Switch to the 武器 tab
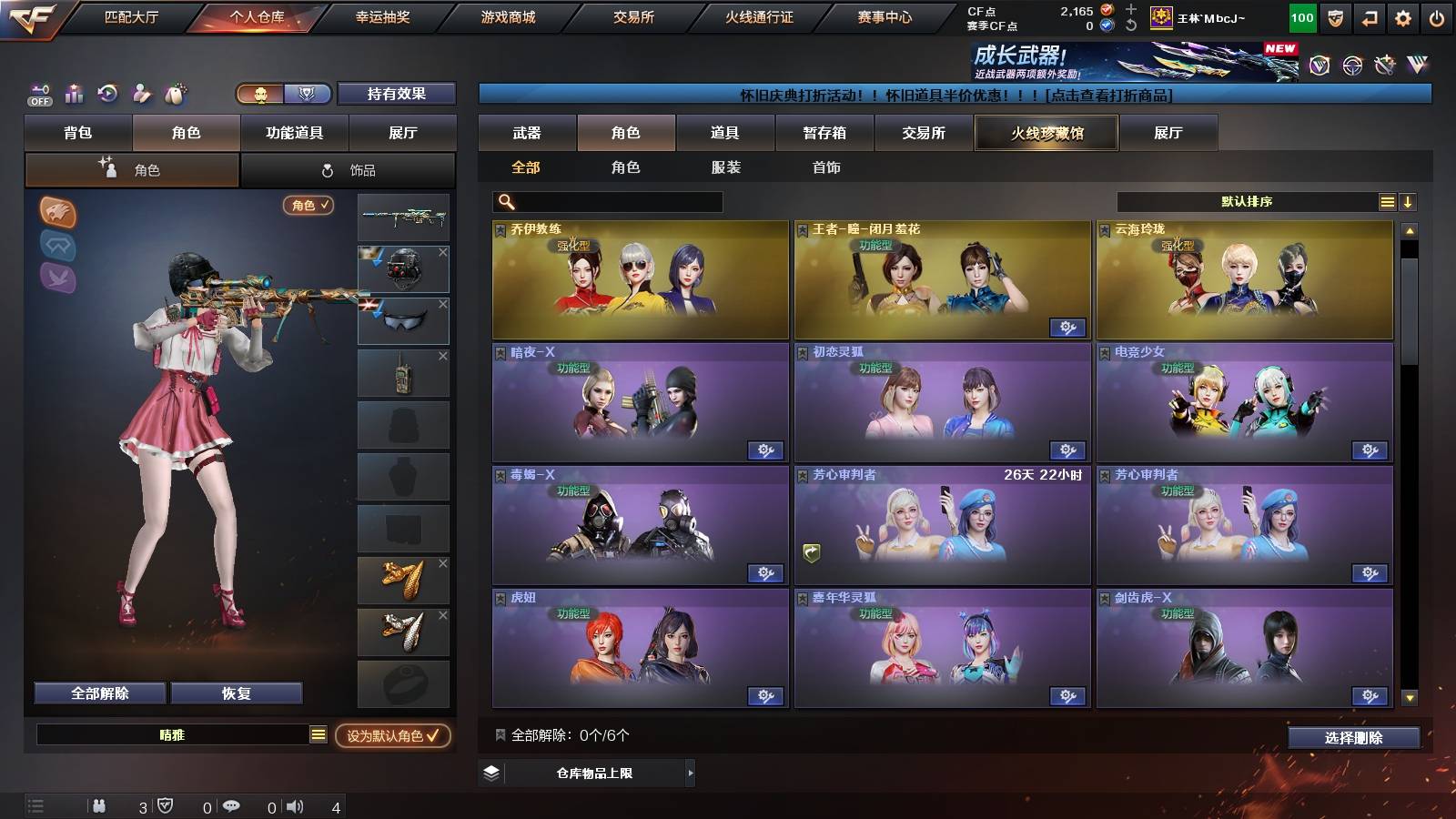1456x819 pixels. [529, 133]
